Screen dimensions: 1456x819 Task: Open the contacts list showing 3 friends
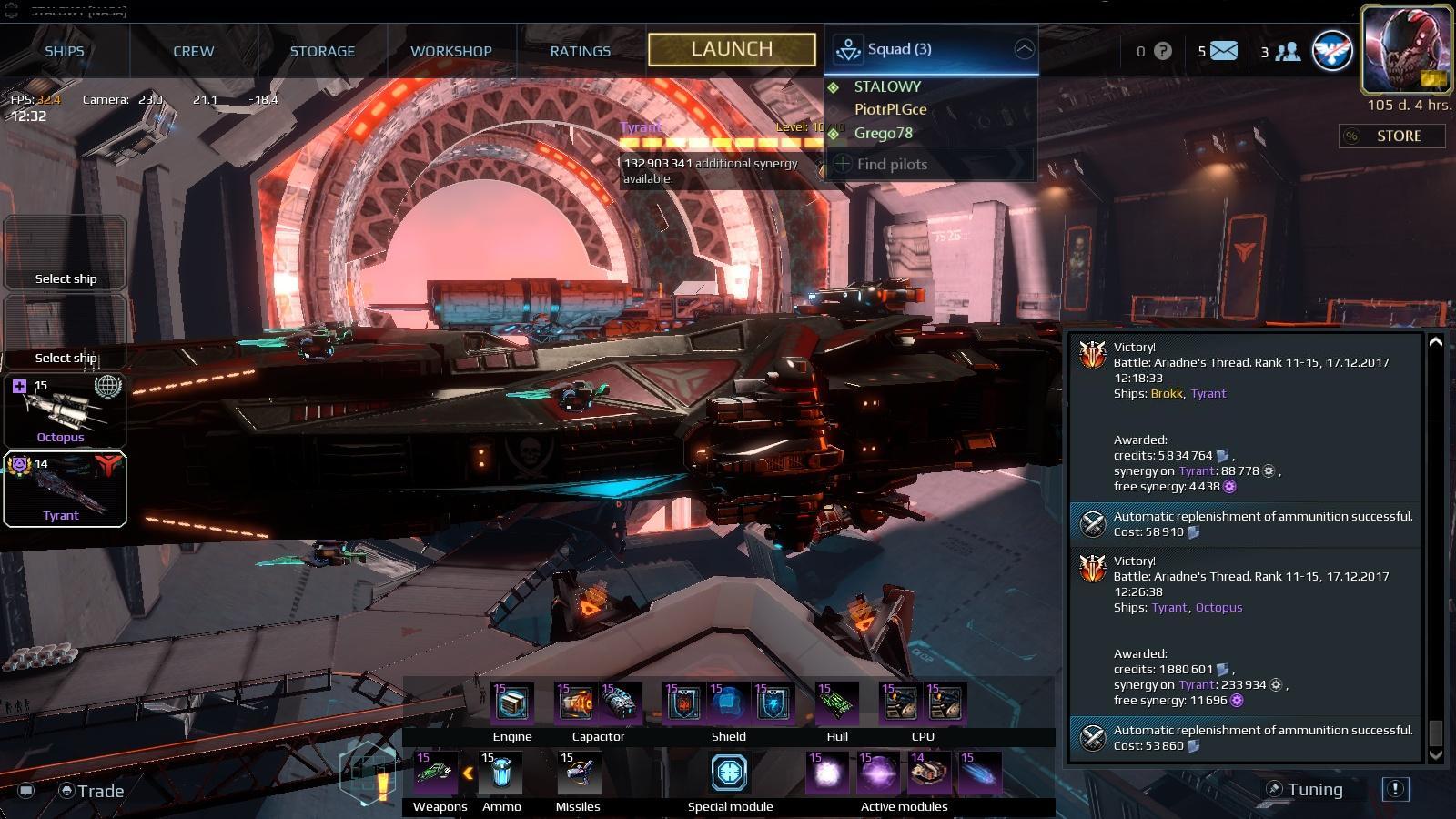tap(1285, 52)
